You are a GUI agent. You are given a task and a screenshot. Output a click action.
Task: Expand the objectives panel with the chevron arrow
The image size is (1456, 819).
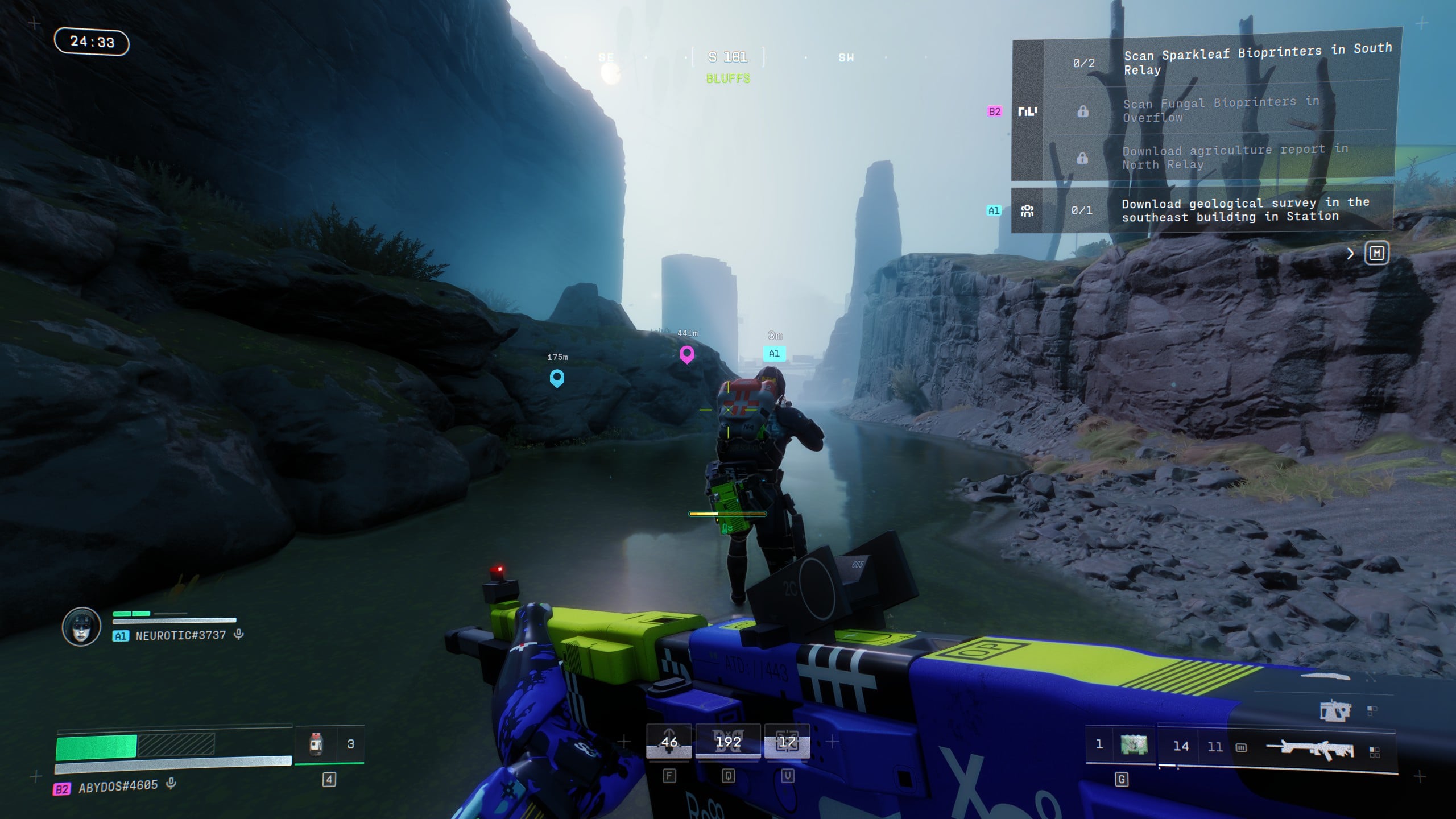tap(1350, 254)
